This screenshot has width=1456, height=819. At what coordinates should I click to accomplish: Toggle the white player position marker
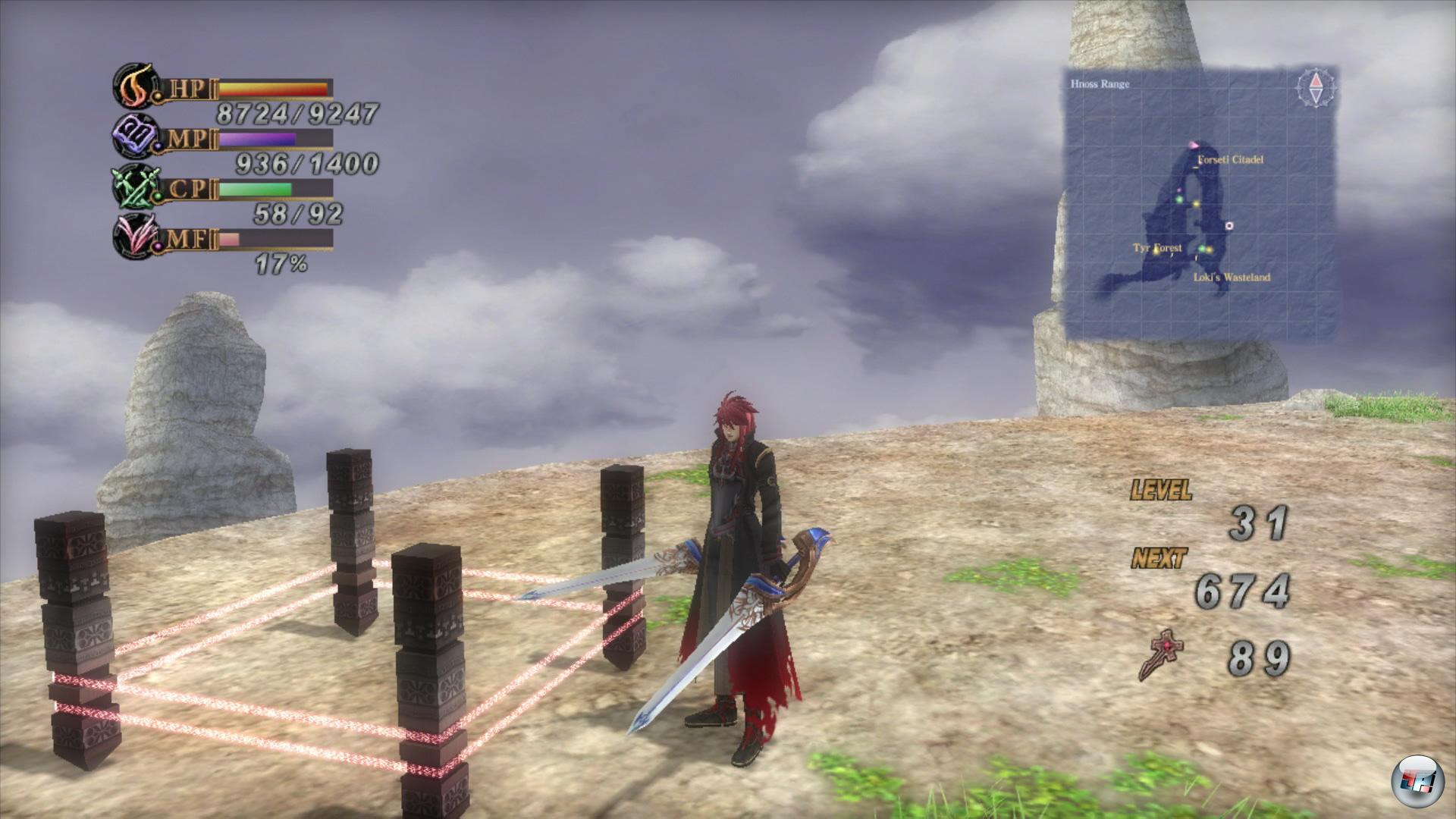[1229, 226]
